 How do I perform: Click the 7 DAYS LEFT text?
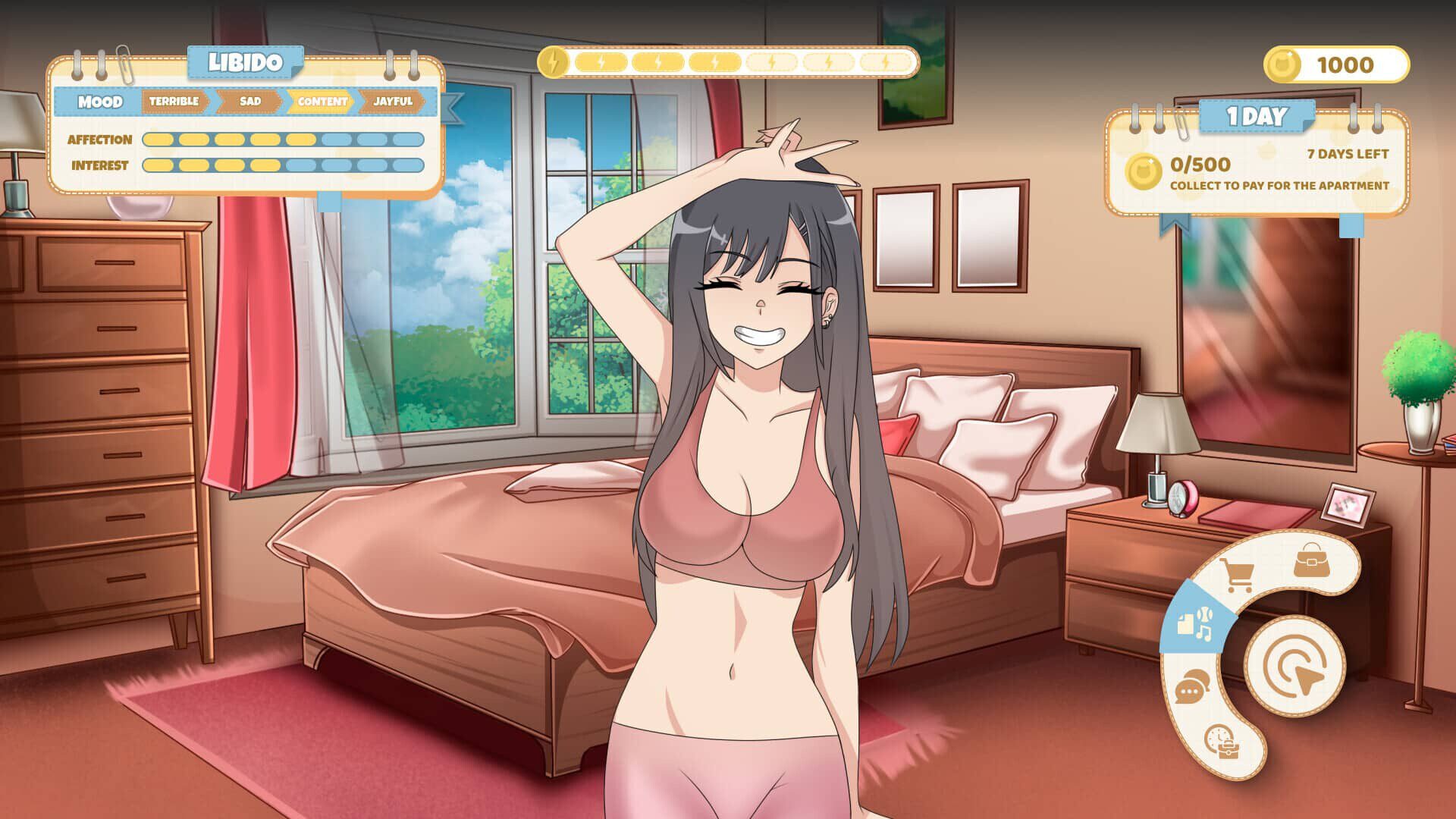coord(1348,154)
